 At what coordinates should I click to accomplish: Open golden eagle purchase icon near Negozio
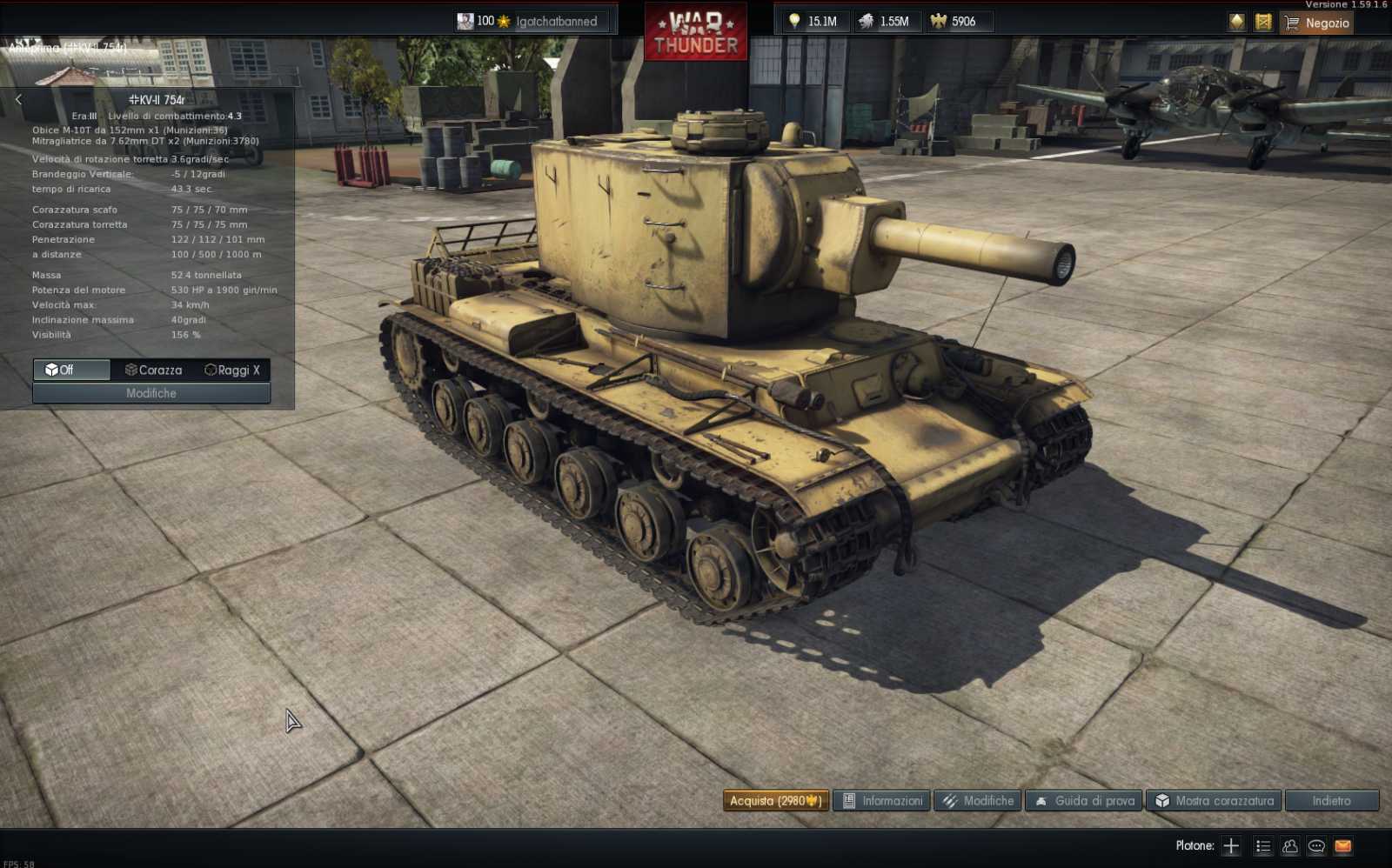pyautogui.click(x=1235, y=22)
